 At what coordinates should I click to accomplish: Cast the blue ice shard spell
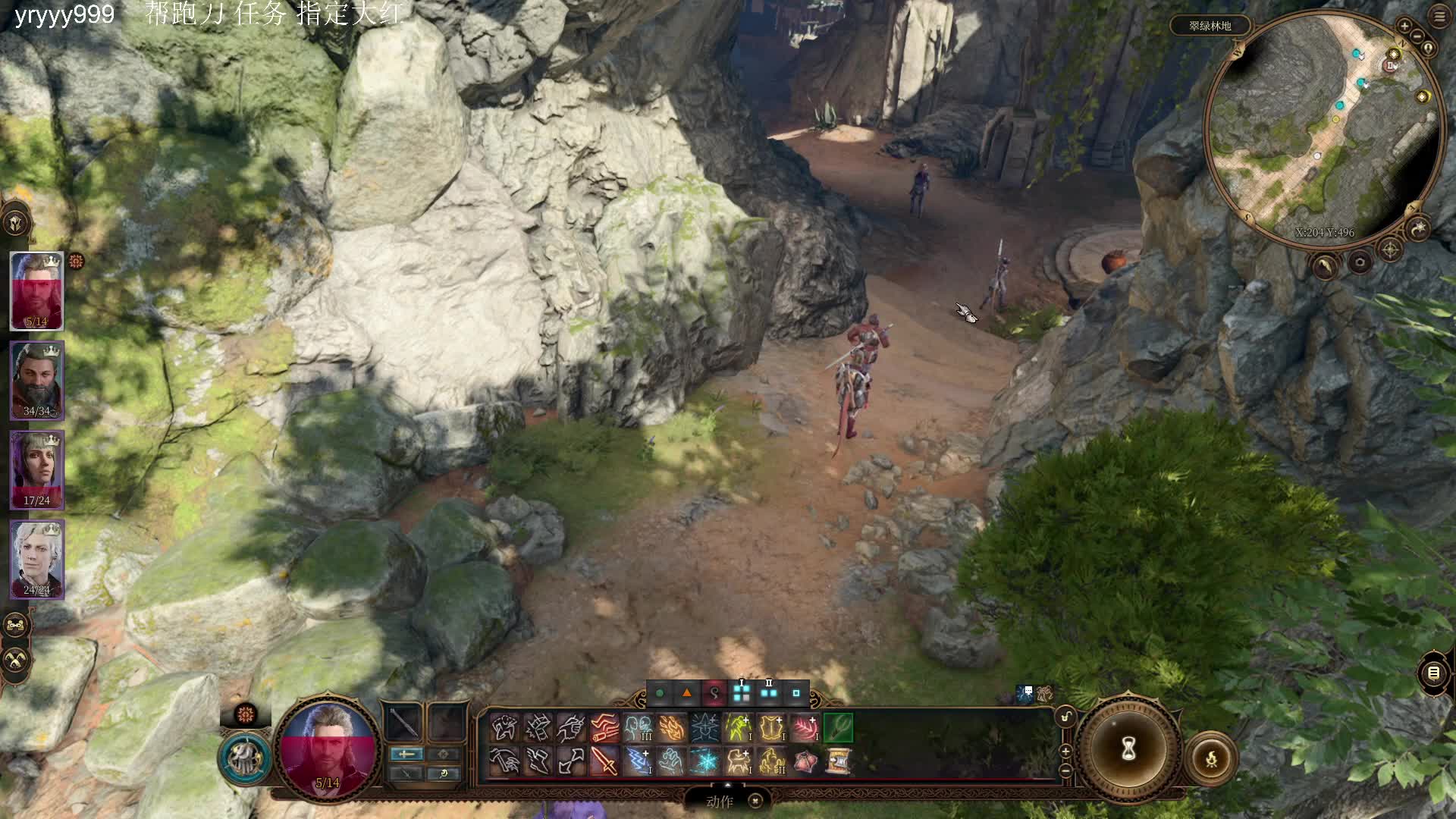tap(704, 761)
